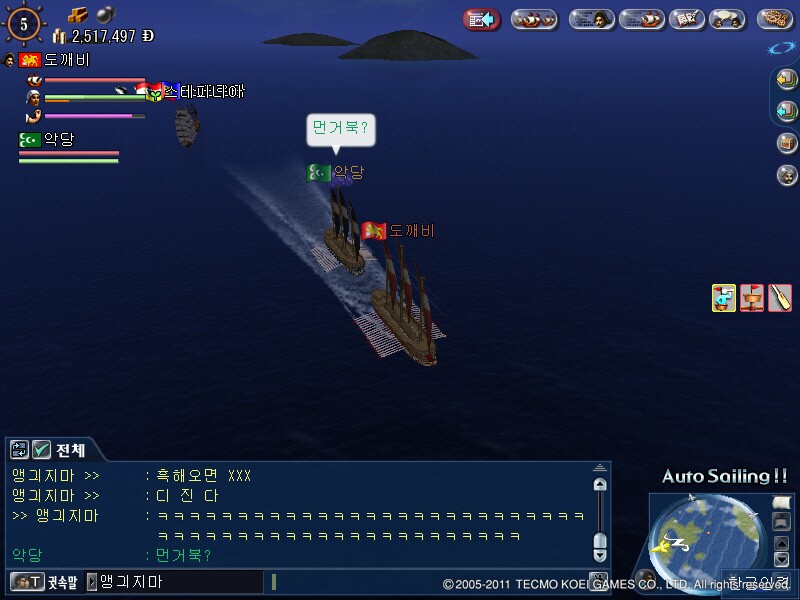Open the gears settings menu

coord(776,19)
